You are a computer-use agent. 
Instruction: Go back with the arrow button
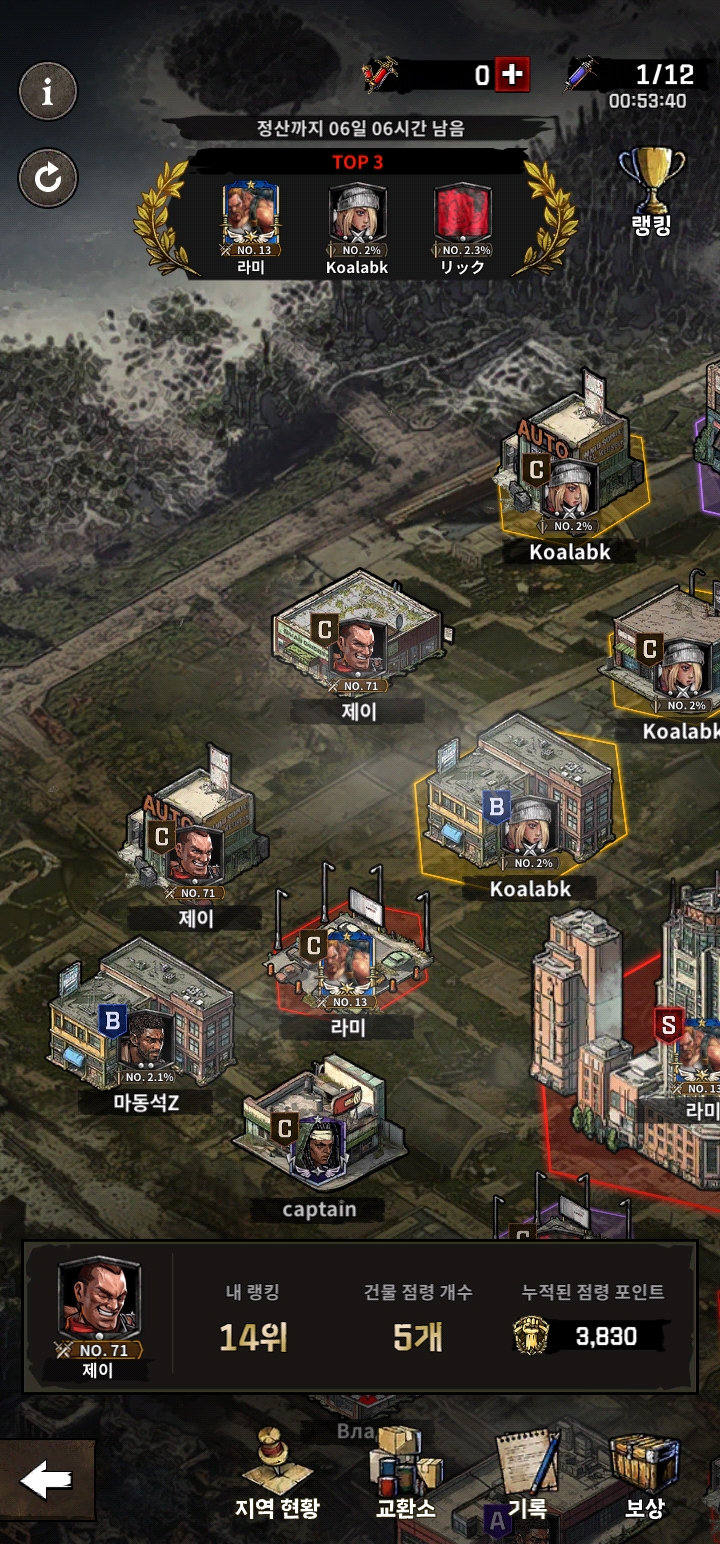pos(46,1480)
